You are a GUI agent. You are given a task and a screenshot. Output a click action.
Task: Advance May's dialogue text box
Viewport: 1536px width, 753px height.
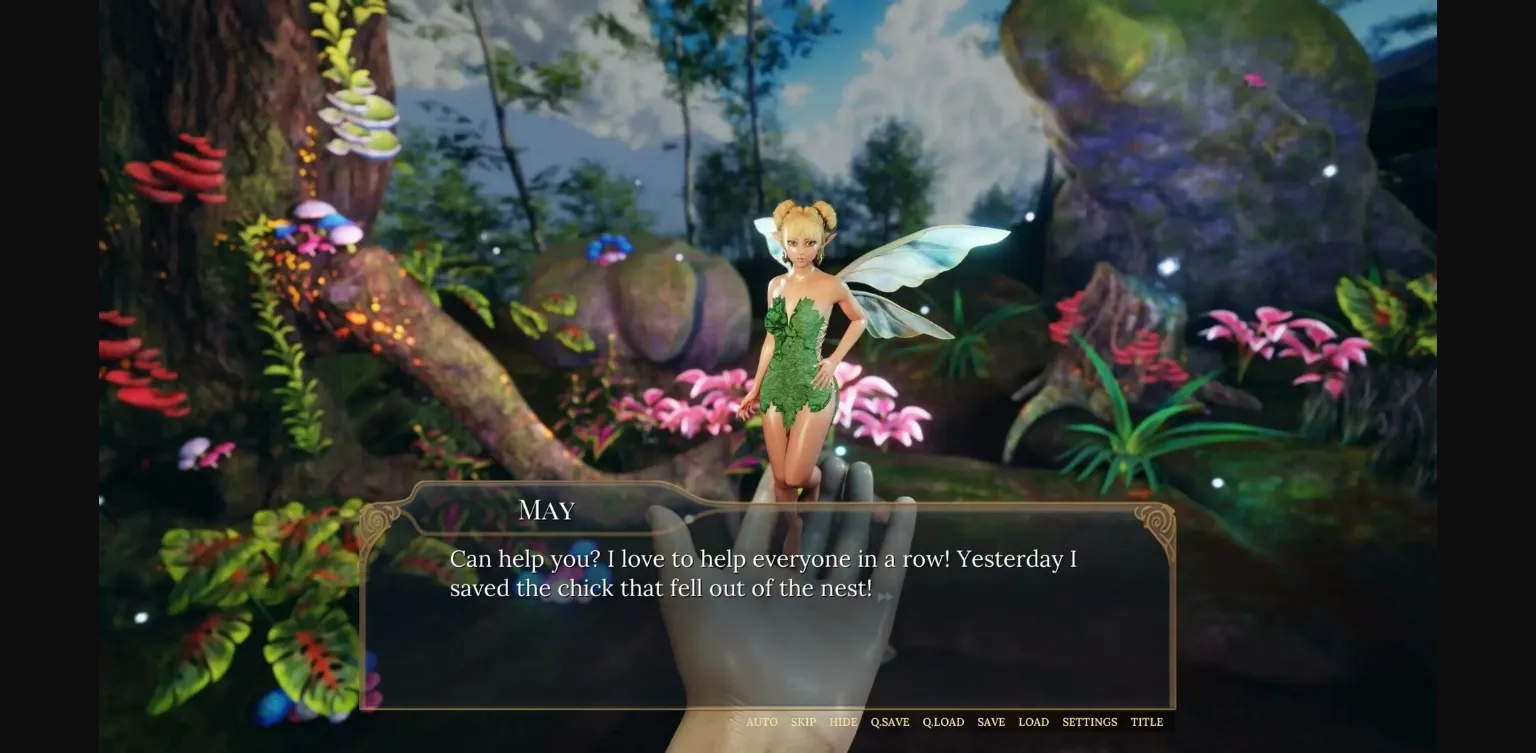[766, 620]
